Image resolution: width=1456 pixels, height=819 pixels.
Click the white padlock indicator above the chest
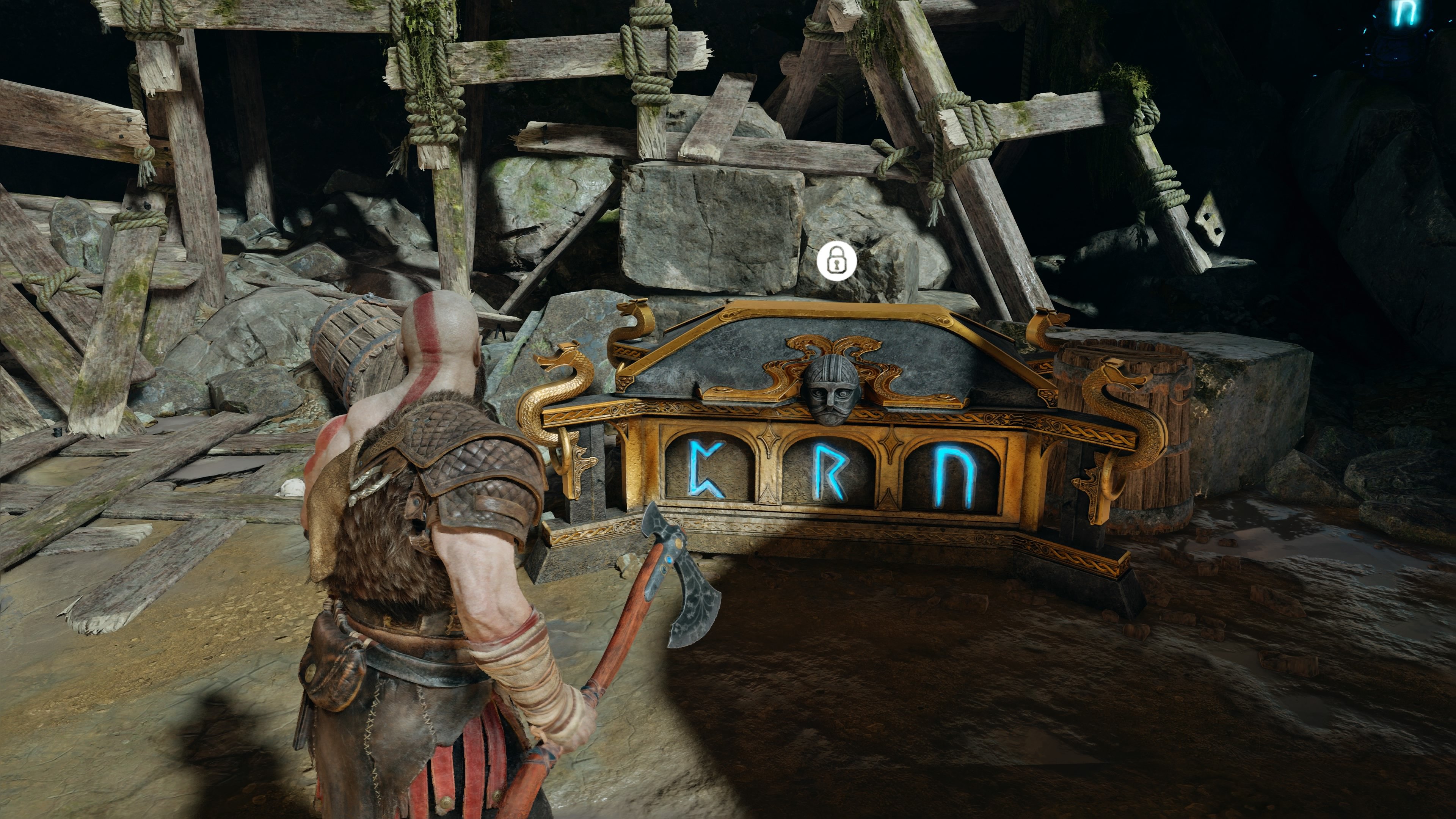(x=837, y=260)
